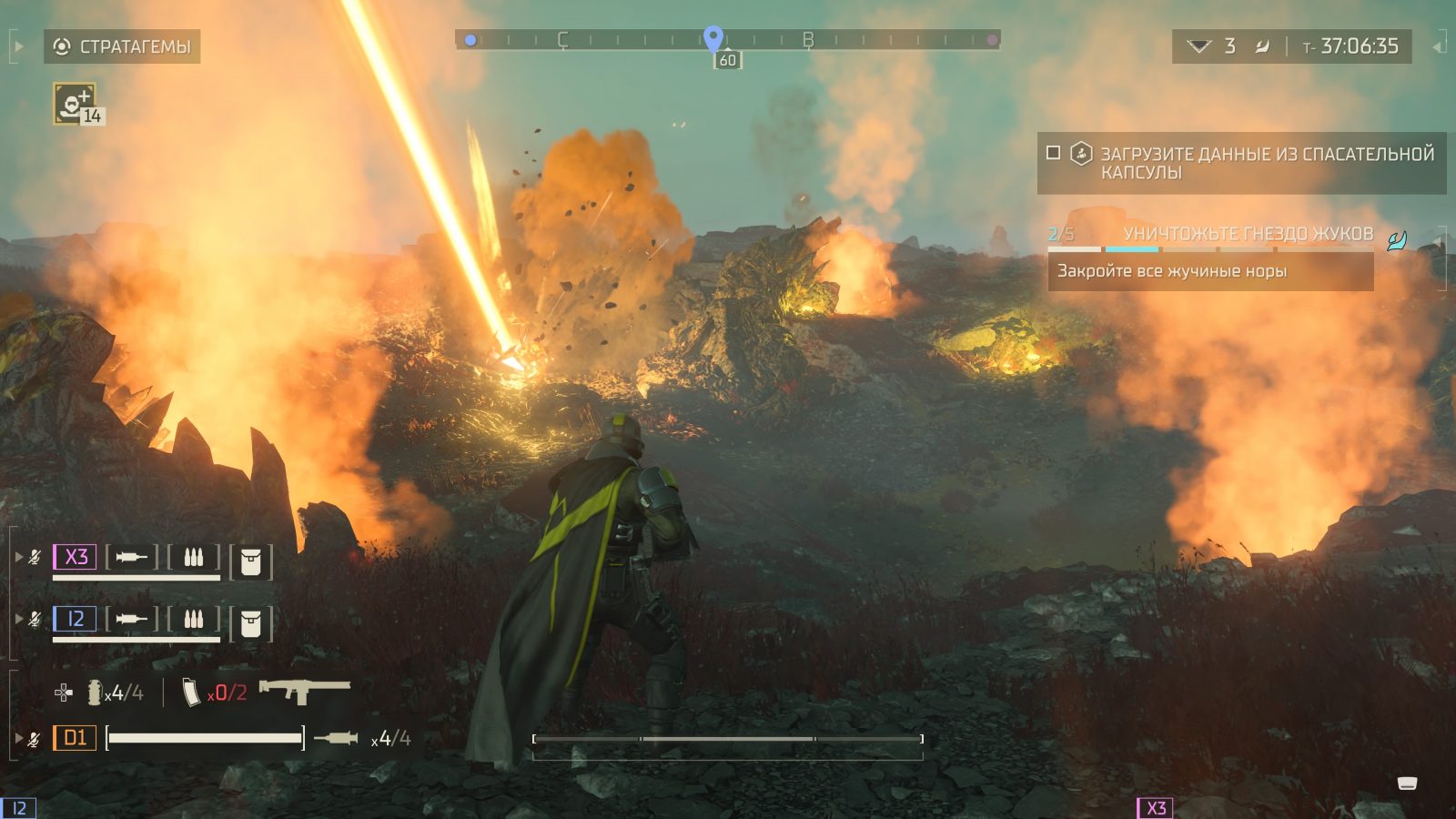Click the reinforcements arrow icon beside the 3

click(1199, 46)
